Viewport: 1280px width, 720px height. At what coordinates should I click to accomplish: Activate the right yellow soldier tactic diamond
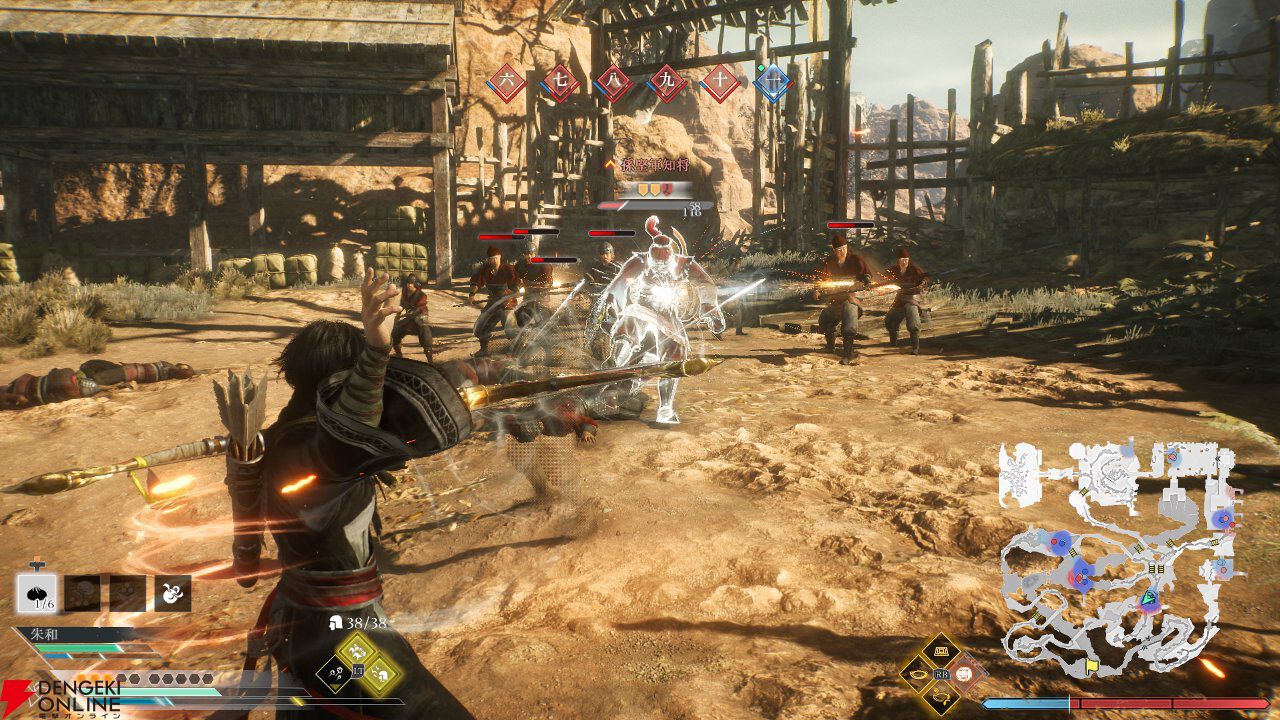tap(381, 674)
